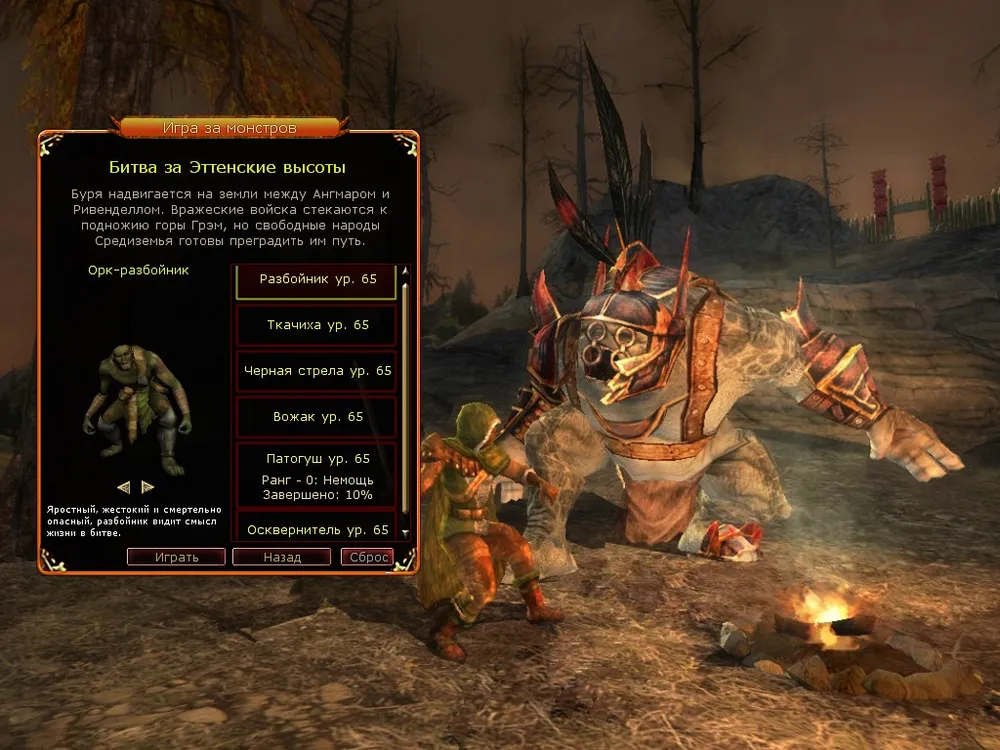
Task: Rotate character preview with right arrow
Action: (148, 487)
